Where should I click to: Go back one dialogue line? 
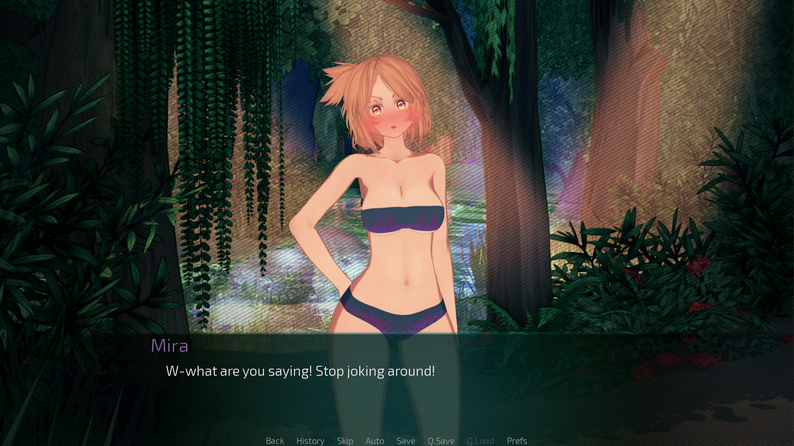(275, 440)
